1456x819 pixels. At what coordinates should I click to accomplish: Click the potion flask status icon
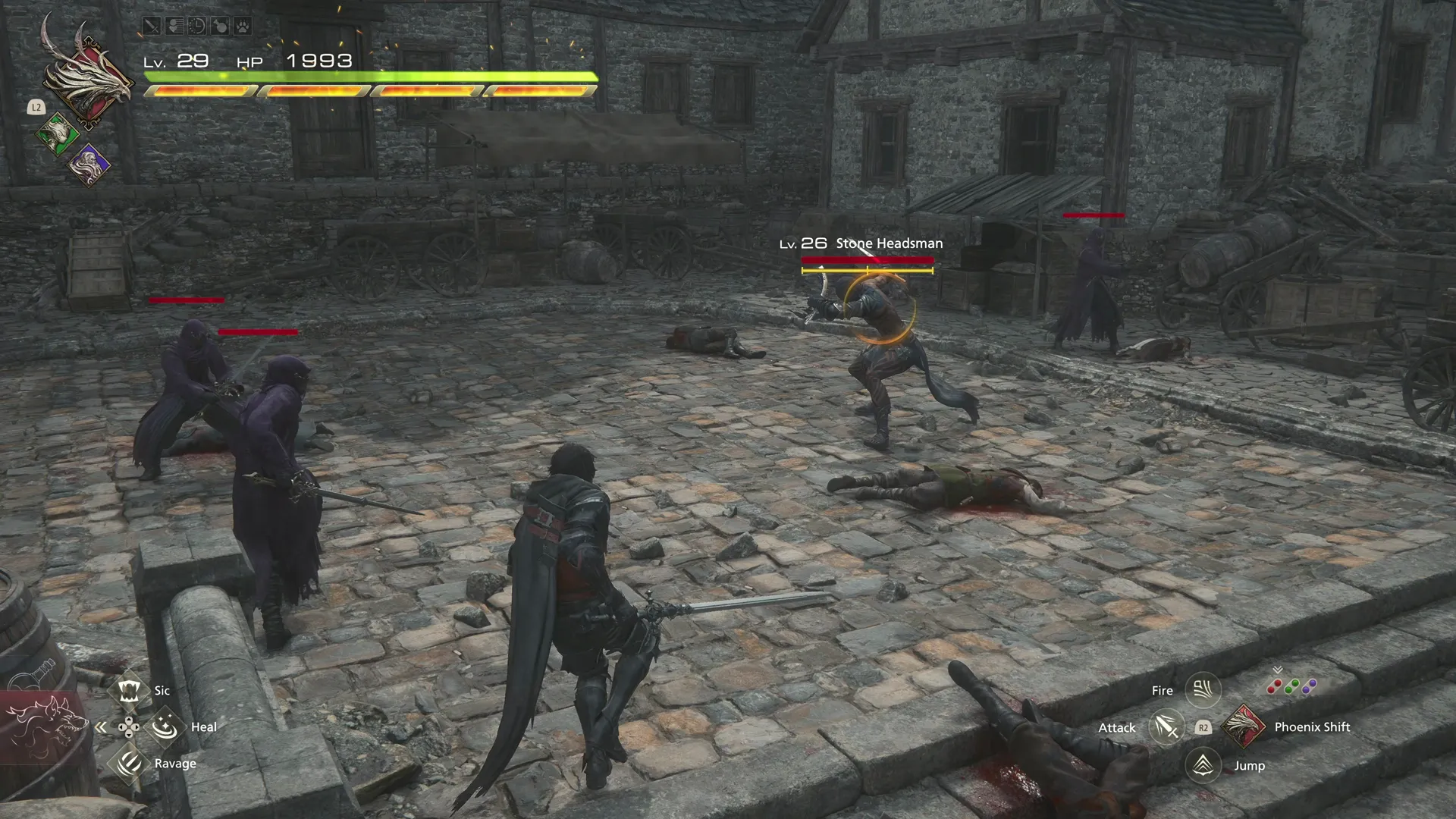pyautogui.click(x=219, y=27)
